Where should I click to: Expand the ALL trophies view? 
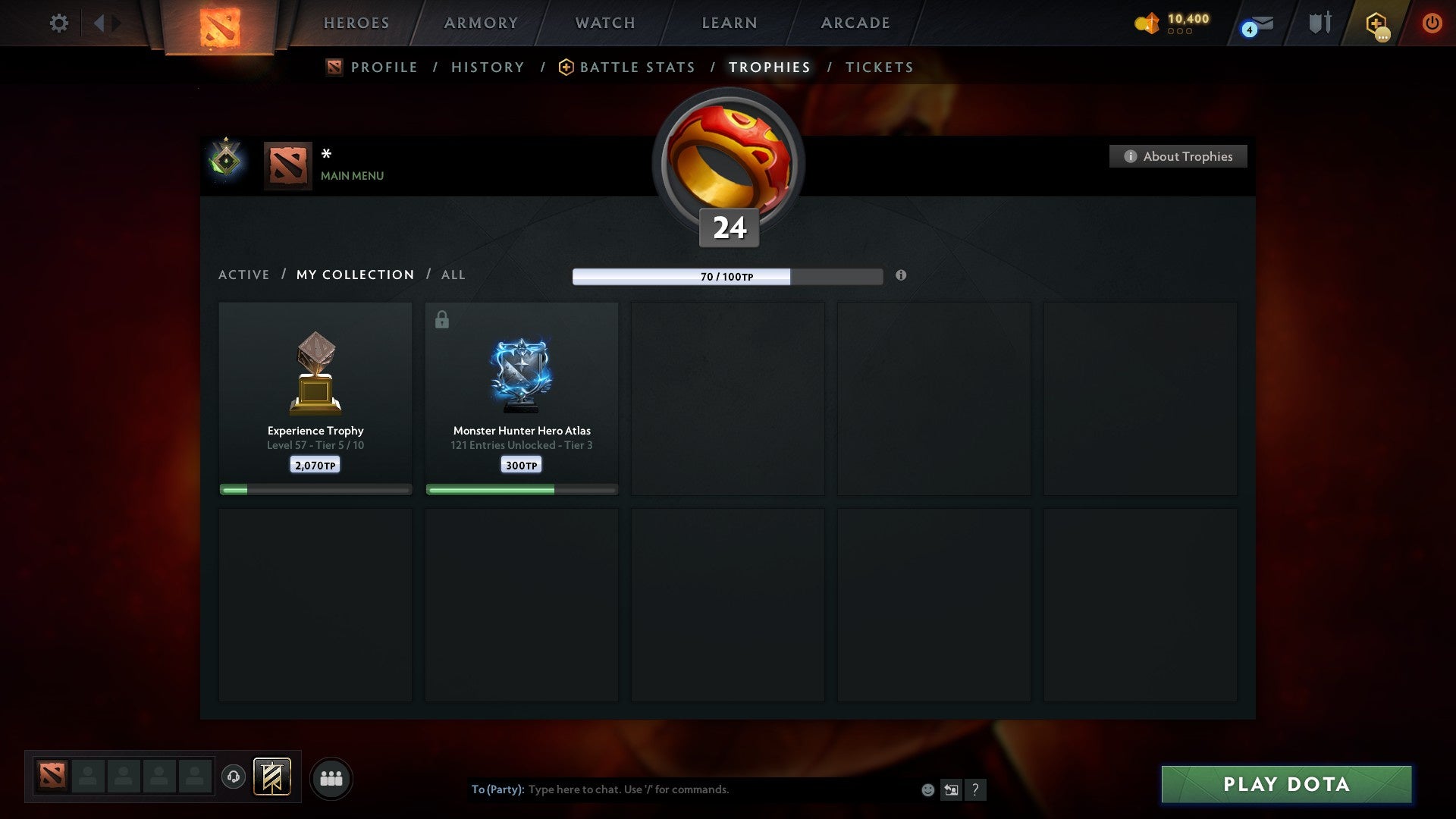pyautogui.click(x=453, y=275)
